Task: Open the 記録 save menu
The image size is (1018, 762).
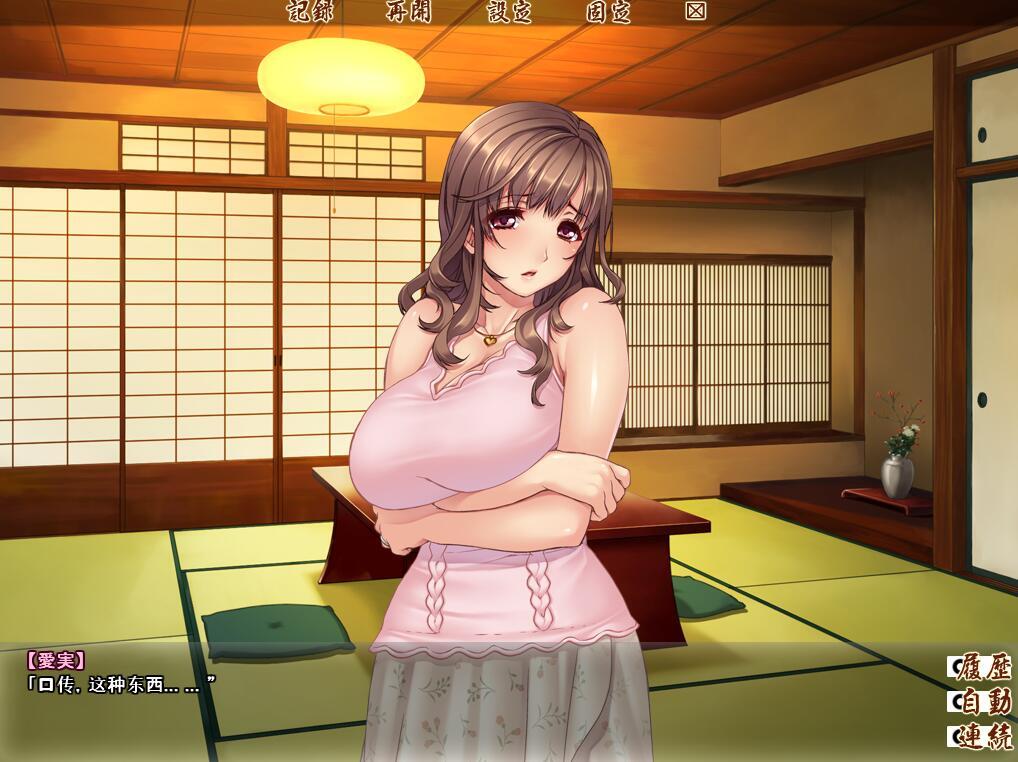Action: tap(309, 12)
